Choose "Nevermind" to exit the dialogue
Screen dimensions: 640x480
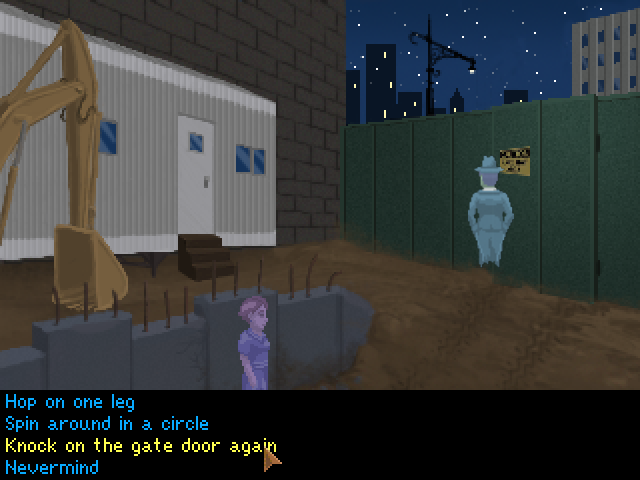coord(52,466)
